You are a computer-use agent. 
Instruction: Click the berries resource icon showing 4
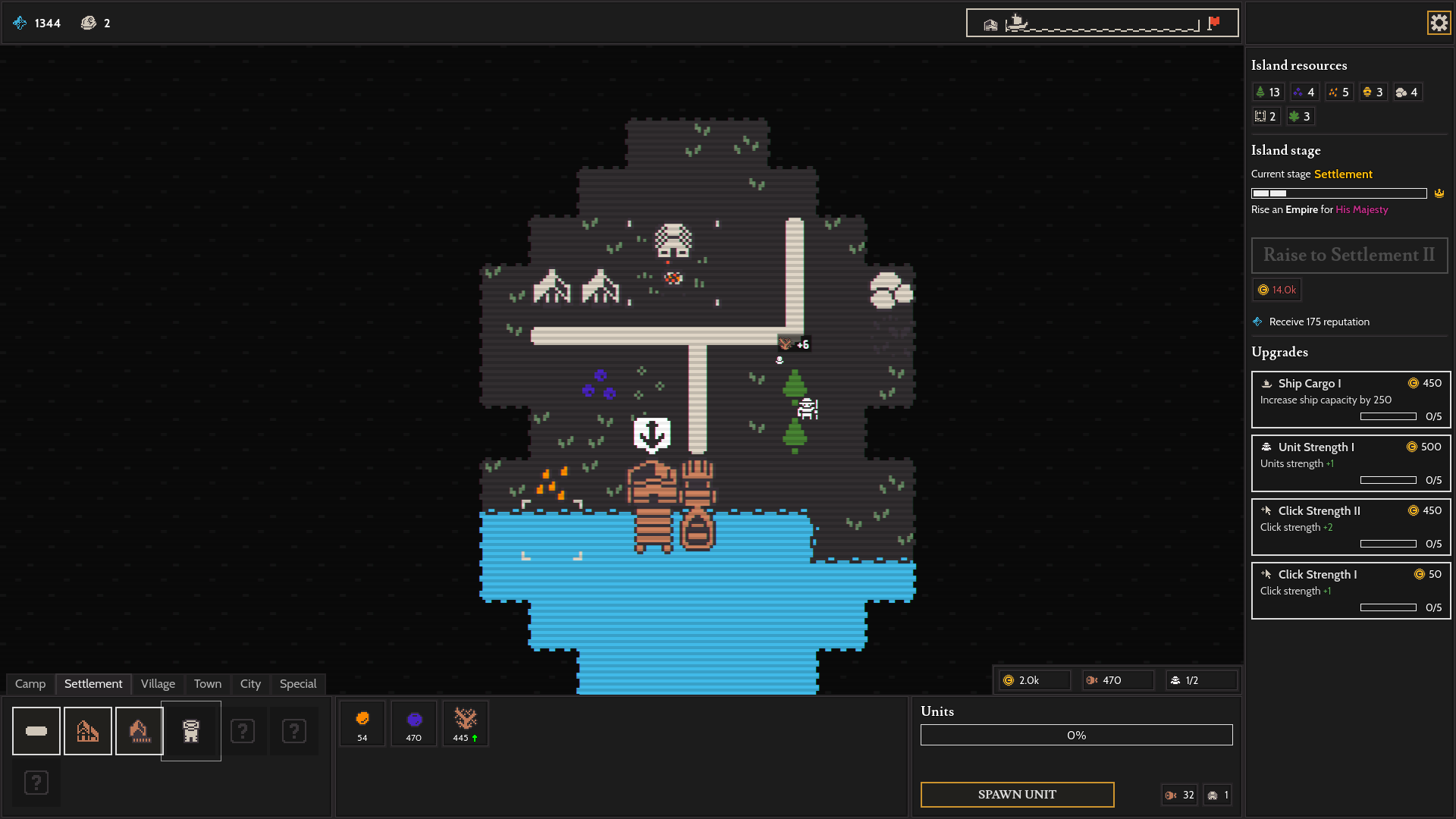tap(1303, 92)
